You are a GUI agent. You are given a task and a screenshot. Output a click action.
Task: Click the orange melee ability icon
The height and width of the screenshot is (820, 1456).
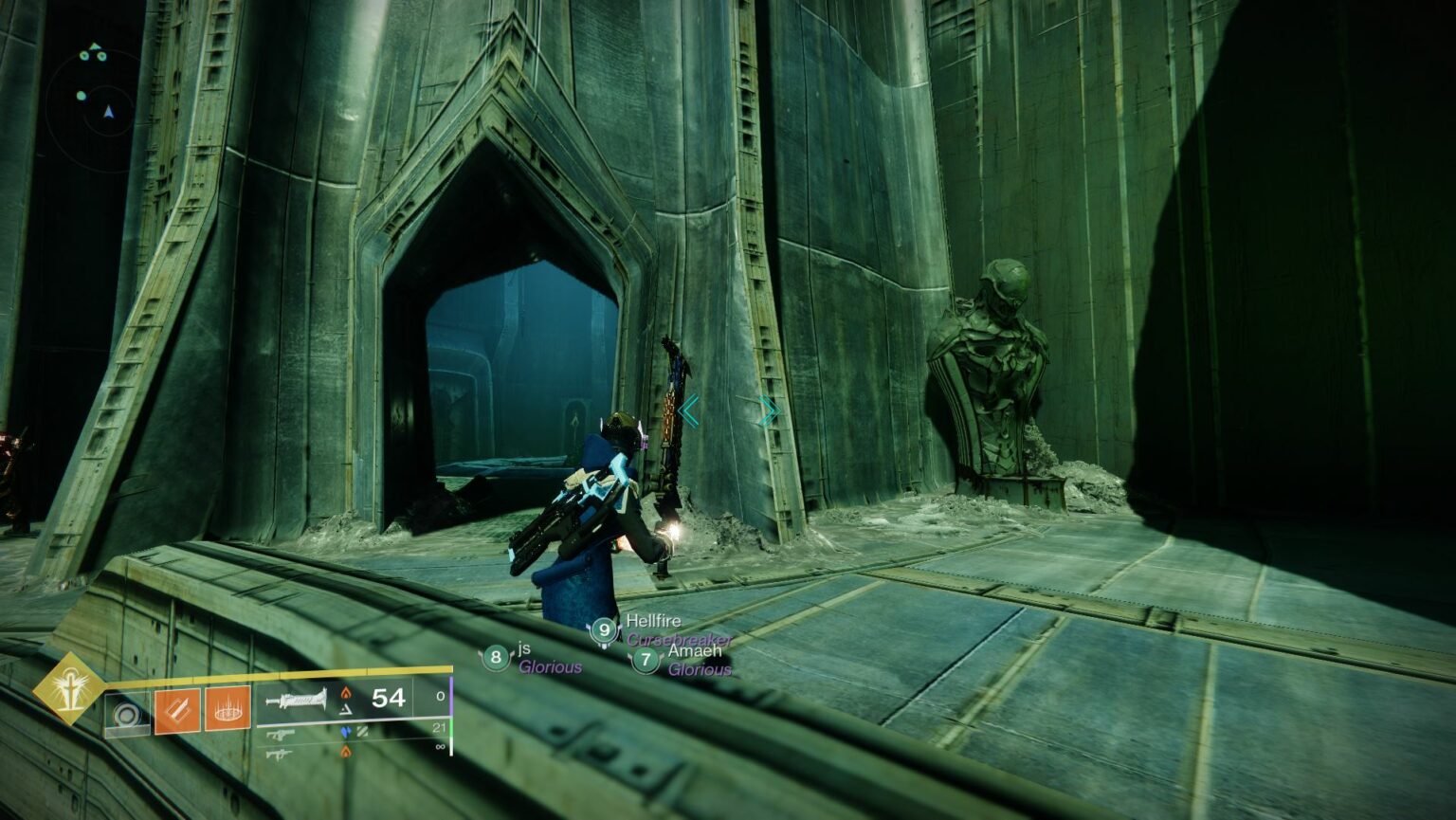(x=178, y=710)
